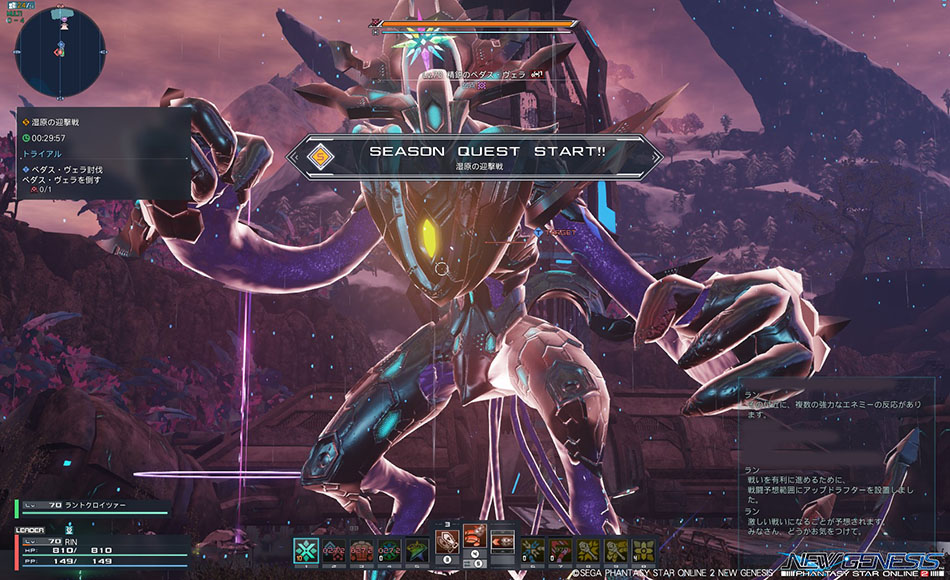Select the brown chain-link weapon action icon

448,541
